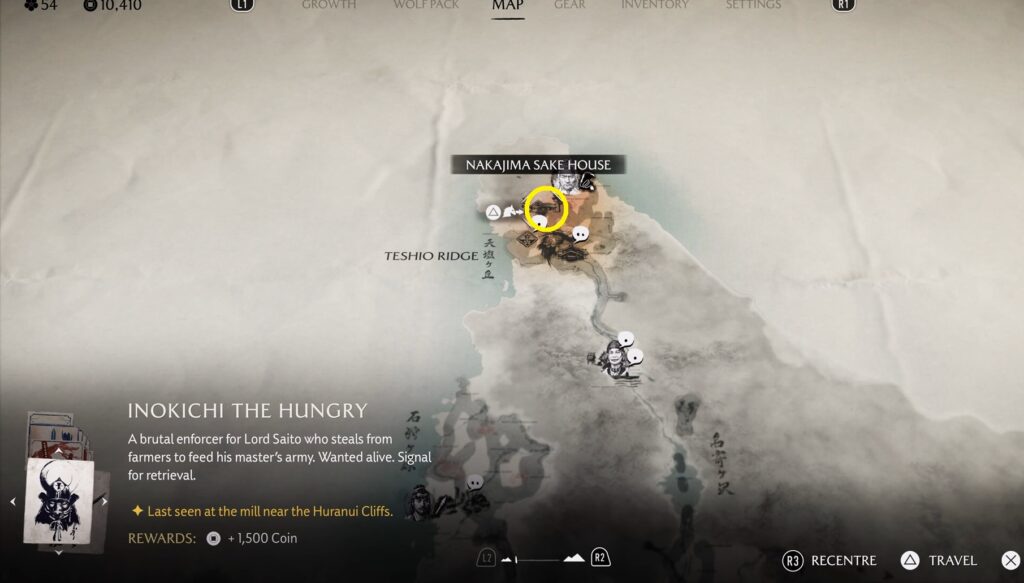The height and width of the screenshot is (583, 1024).
Task: Zoom in using the large mountain icon
Action: pos(574,558)
